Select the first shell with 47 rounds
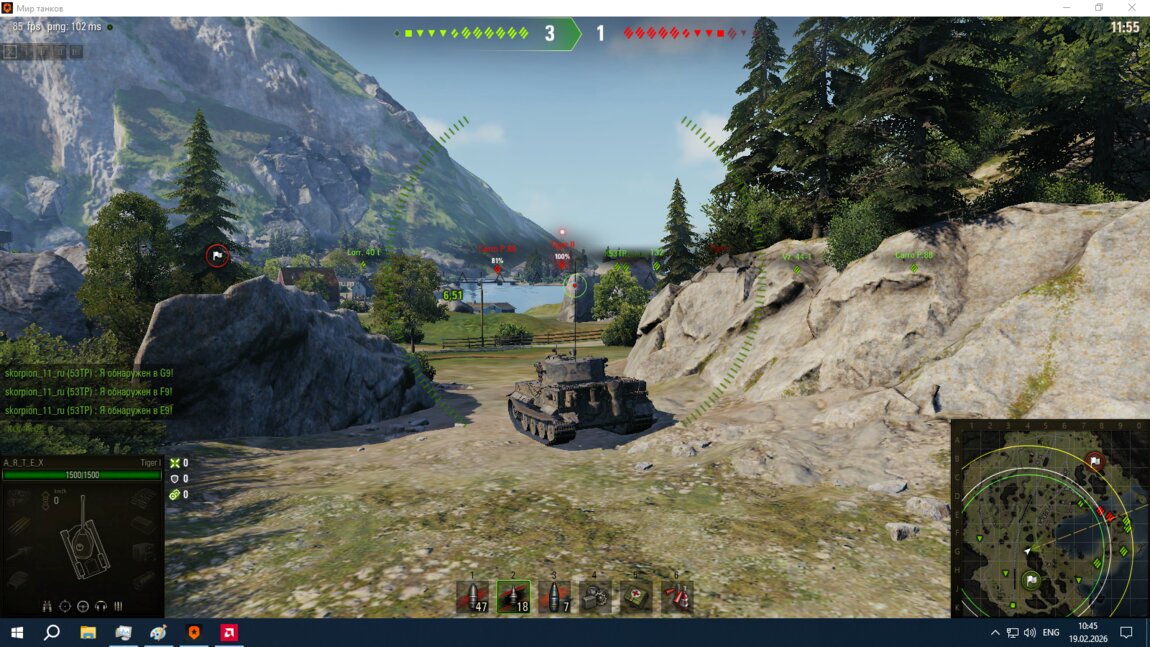This screenshot has height=647, width=1150. coord(472,597)
